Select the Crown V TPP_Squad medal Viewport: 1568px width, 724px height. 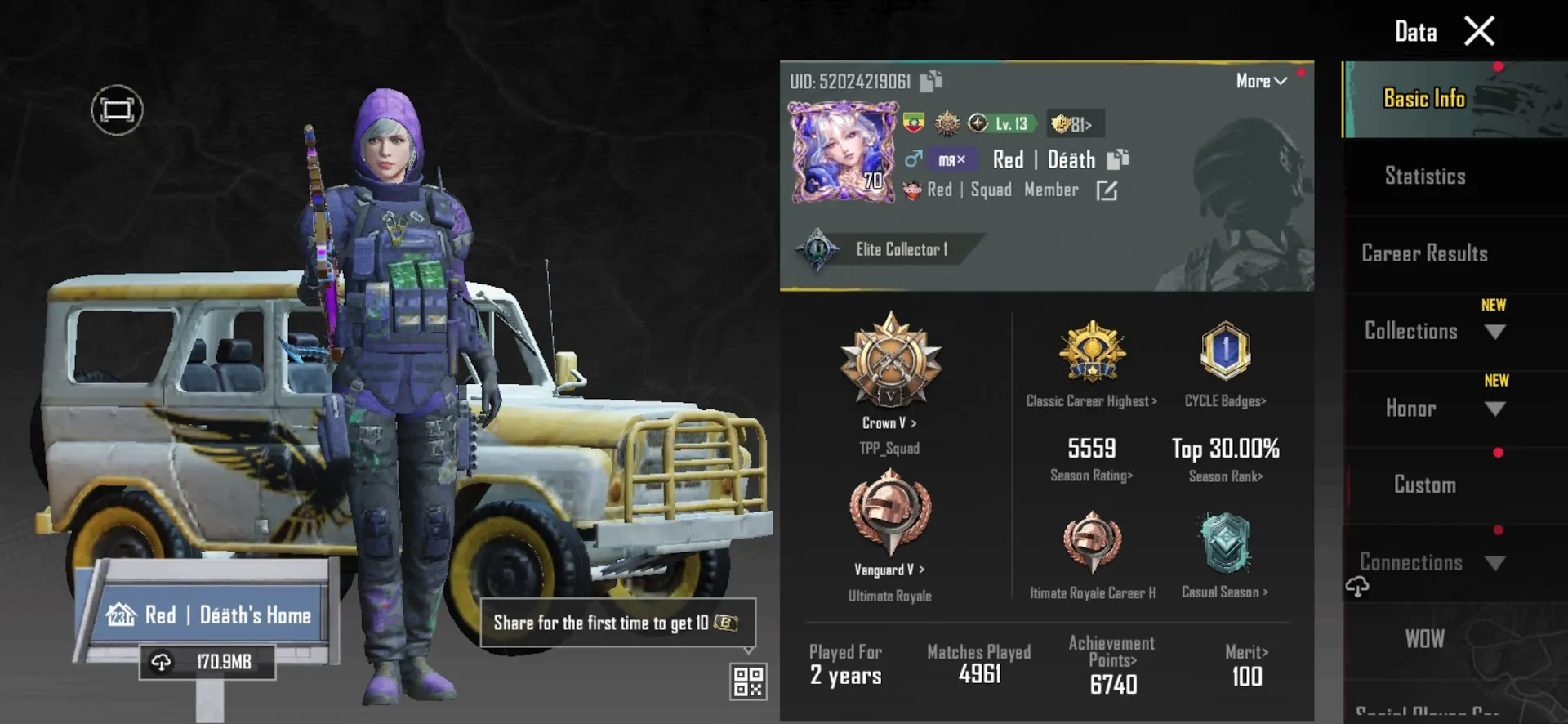pos(889,368)
